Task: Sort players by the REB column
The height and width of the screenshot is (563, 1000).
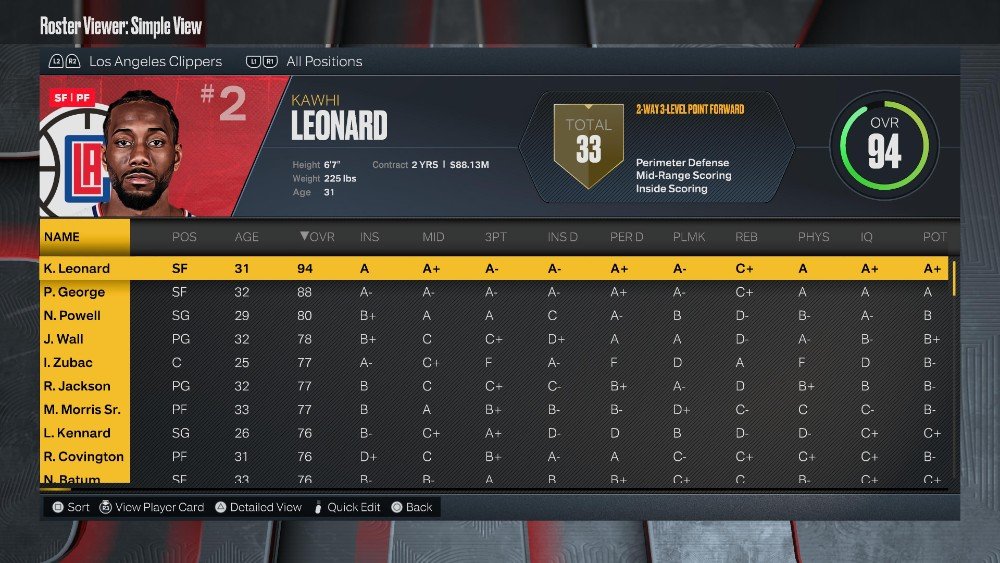Action: (x=746, y=237)
